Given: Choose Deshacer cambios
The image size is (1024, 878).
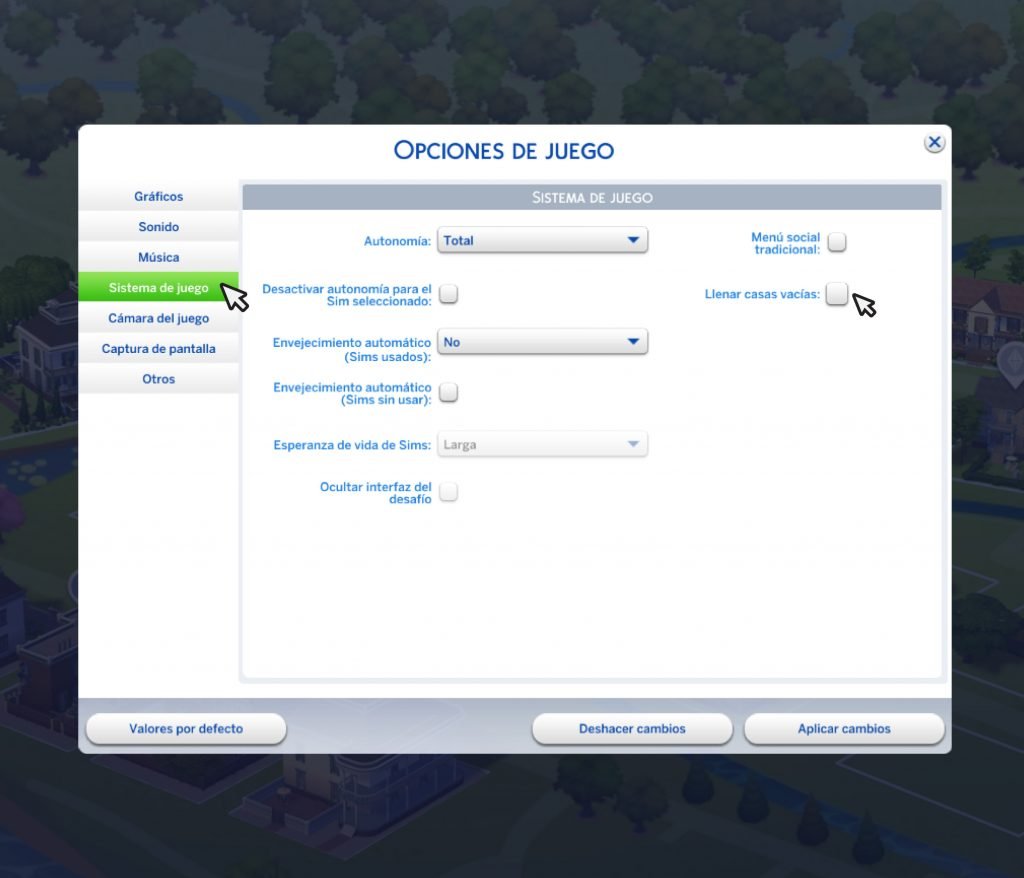Looking at the screenshot, I should [x=632, y=729].
